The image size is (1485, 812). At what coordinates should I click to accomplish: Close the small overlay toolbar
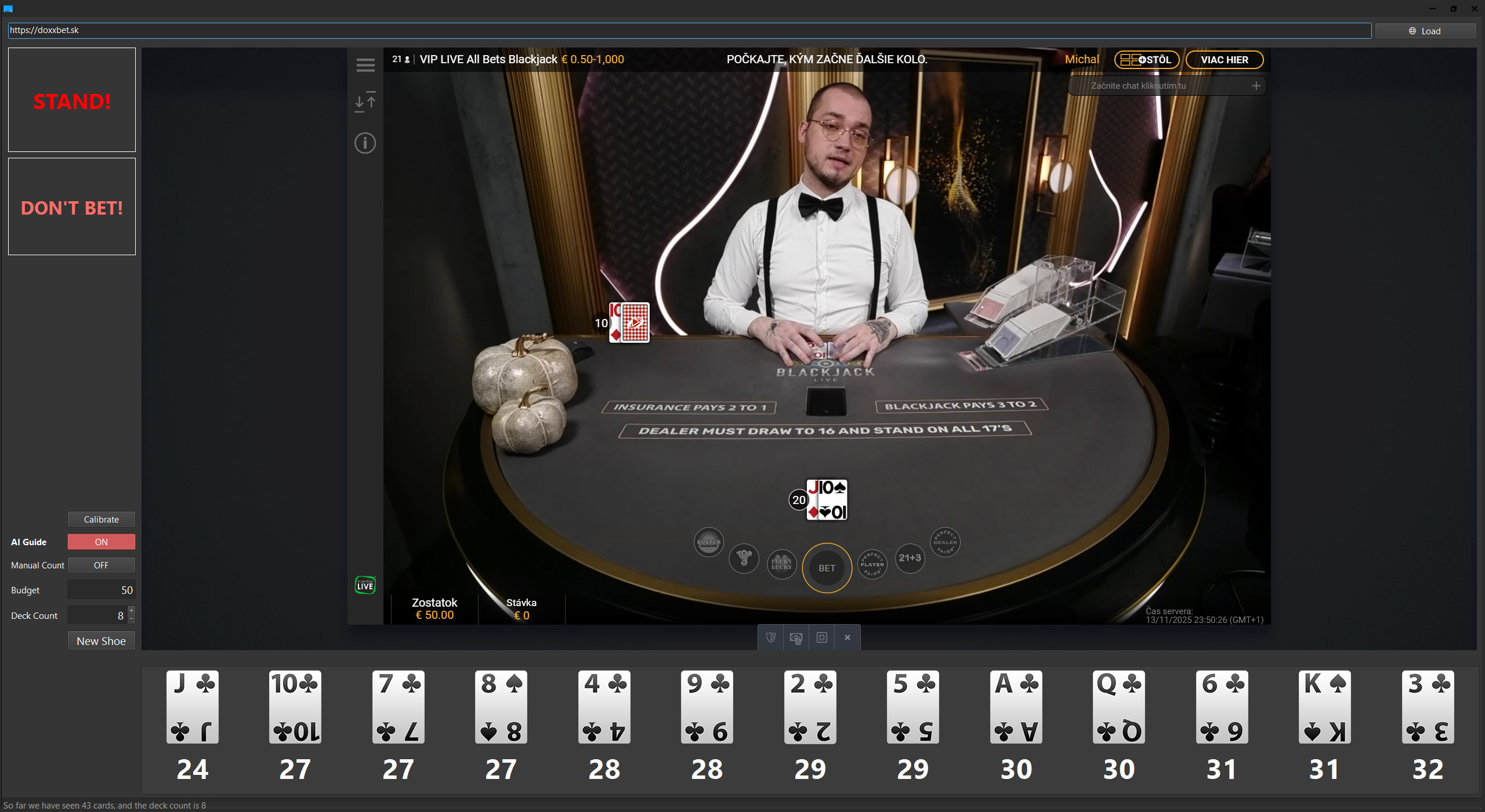[847, 637]
